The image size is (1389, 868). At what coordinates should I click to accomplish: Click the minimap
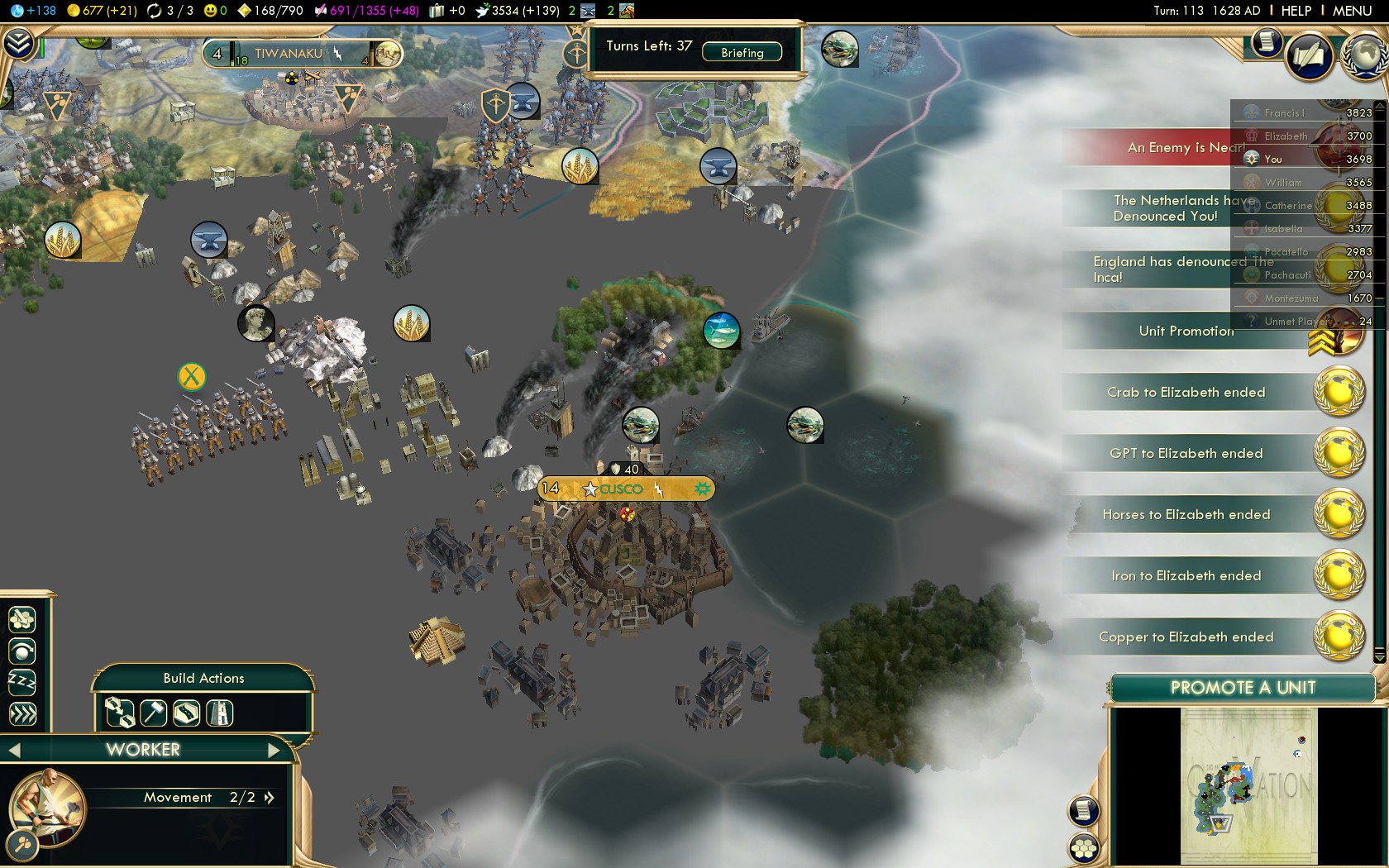click(1248, 785)
